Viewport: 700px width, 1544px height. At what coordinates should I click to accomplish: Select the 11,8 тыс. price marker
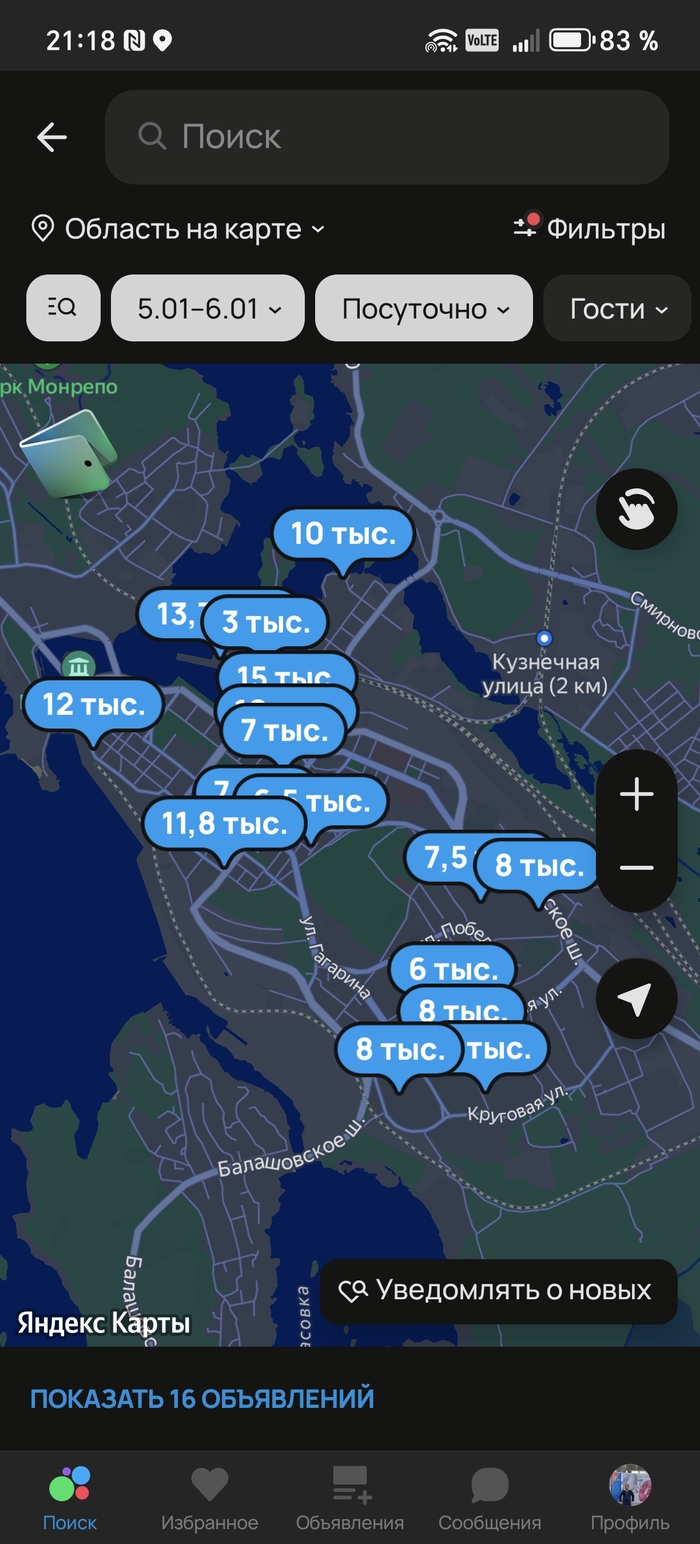point(224,824)
